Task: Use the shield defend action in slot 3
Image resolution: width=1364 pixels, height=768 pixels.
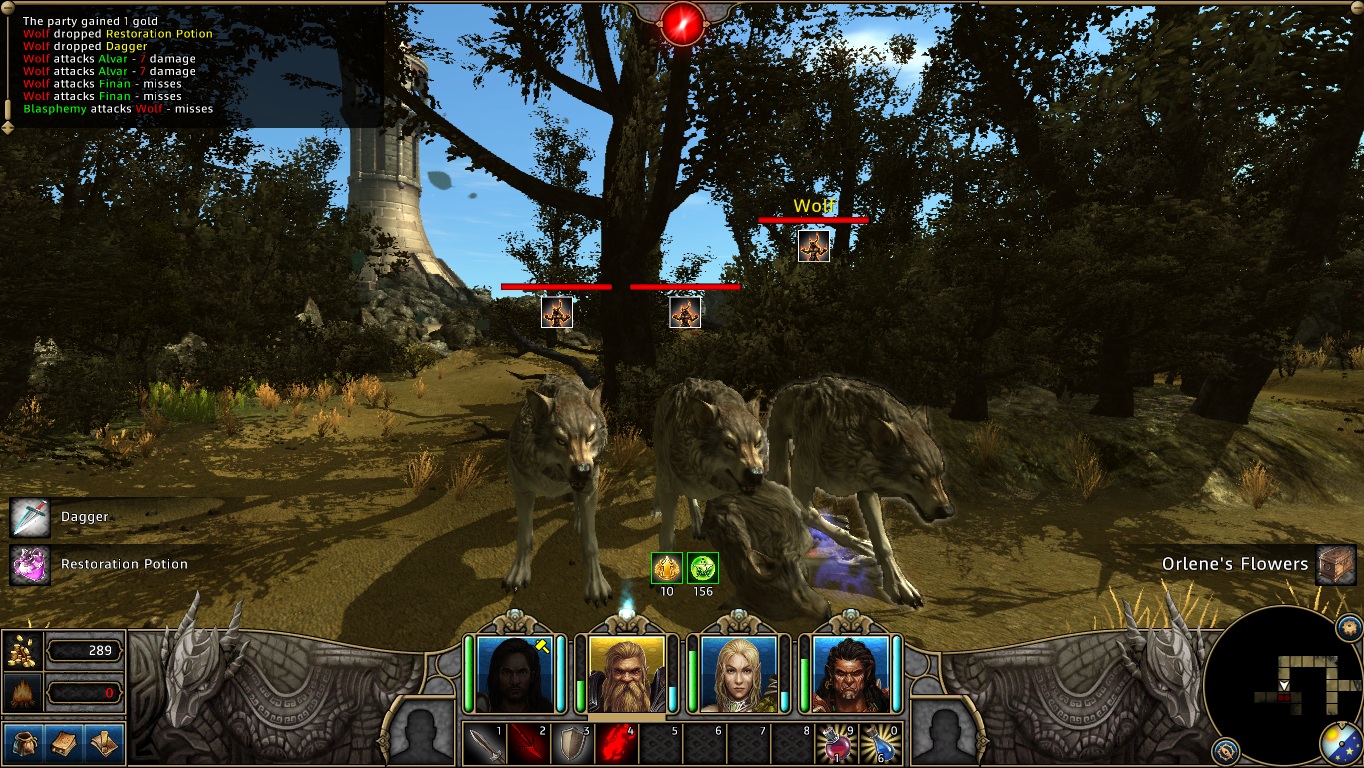Action: click(x=574, y=744)
